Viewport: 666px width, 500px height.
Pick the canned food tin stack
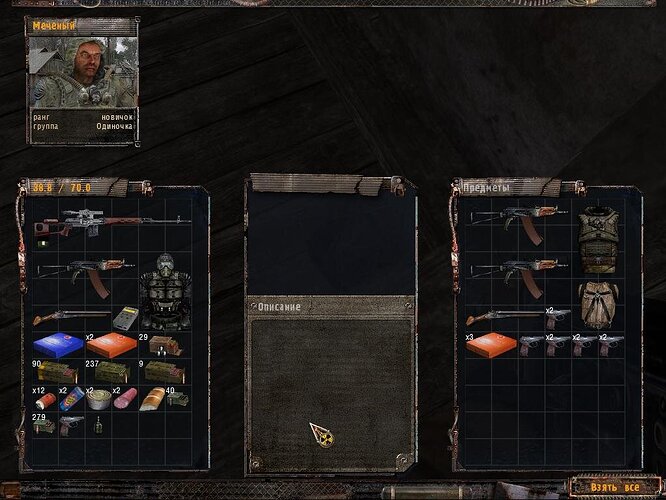coord(98,399)
